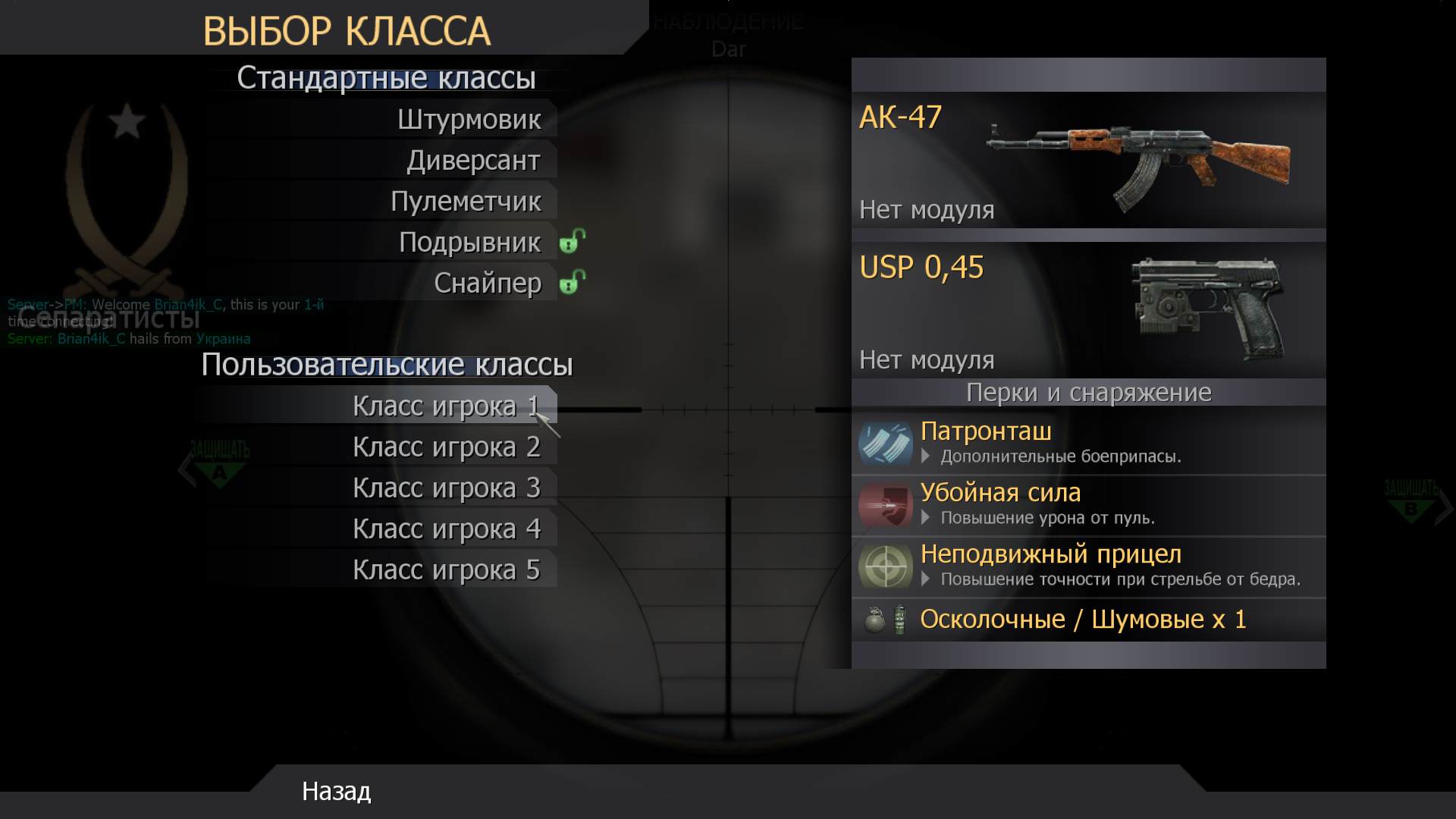Switch to Пользовательские классы section

point(388,365)
